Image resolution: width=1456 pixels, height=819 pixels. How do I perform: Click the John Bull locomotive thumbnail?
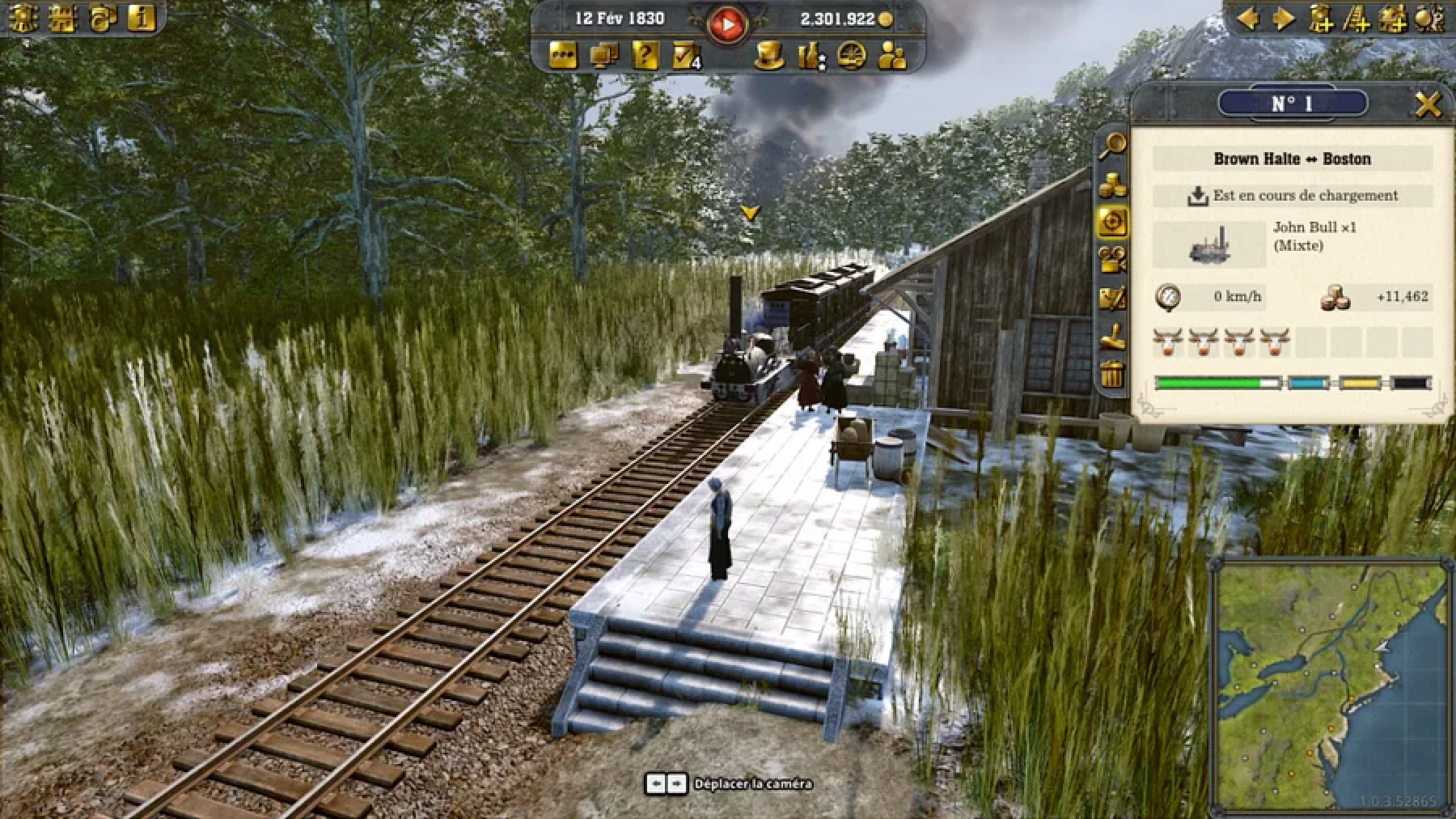(1209, 244)
